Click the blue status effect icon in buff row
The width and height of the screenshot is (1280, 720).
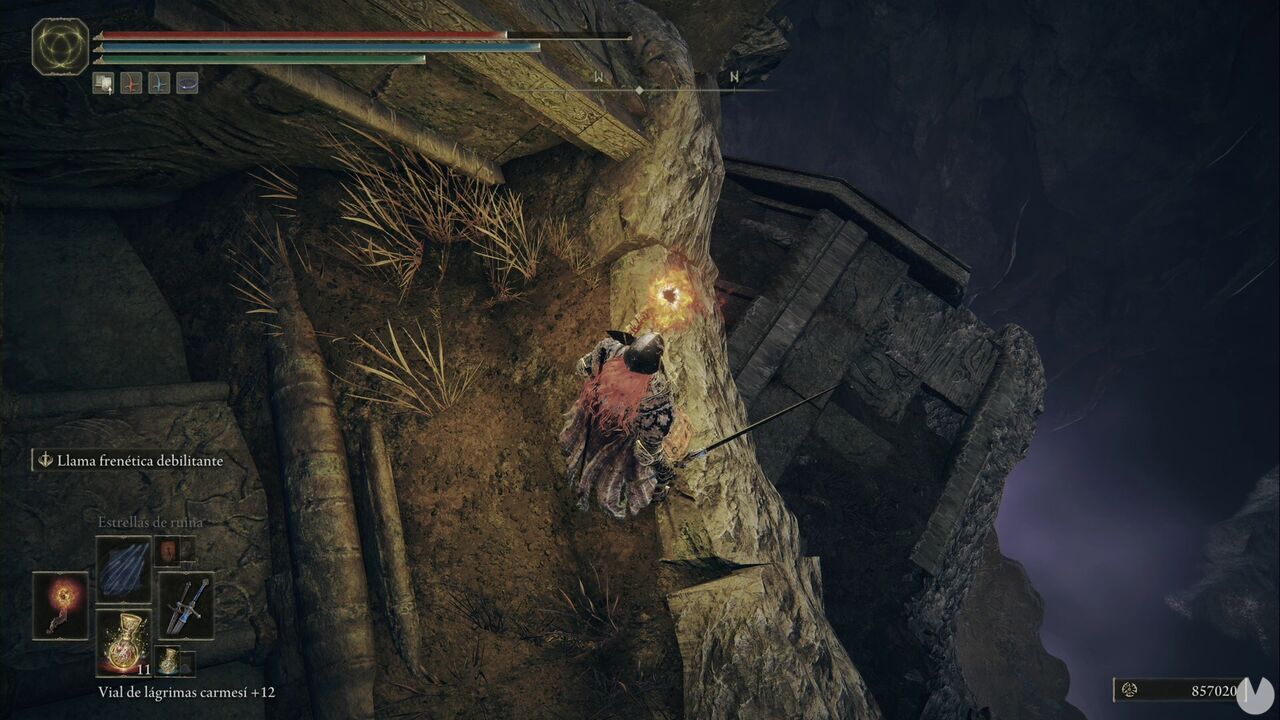158,83
